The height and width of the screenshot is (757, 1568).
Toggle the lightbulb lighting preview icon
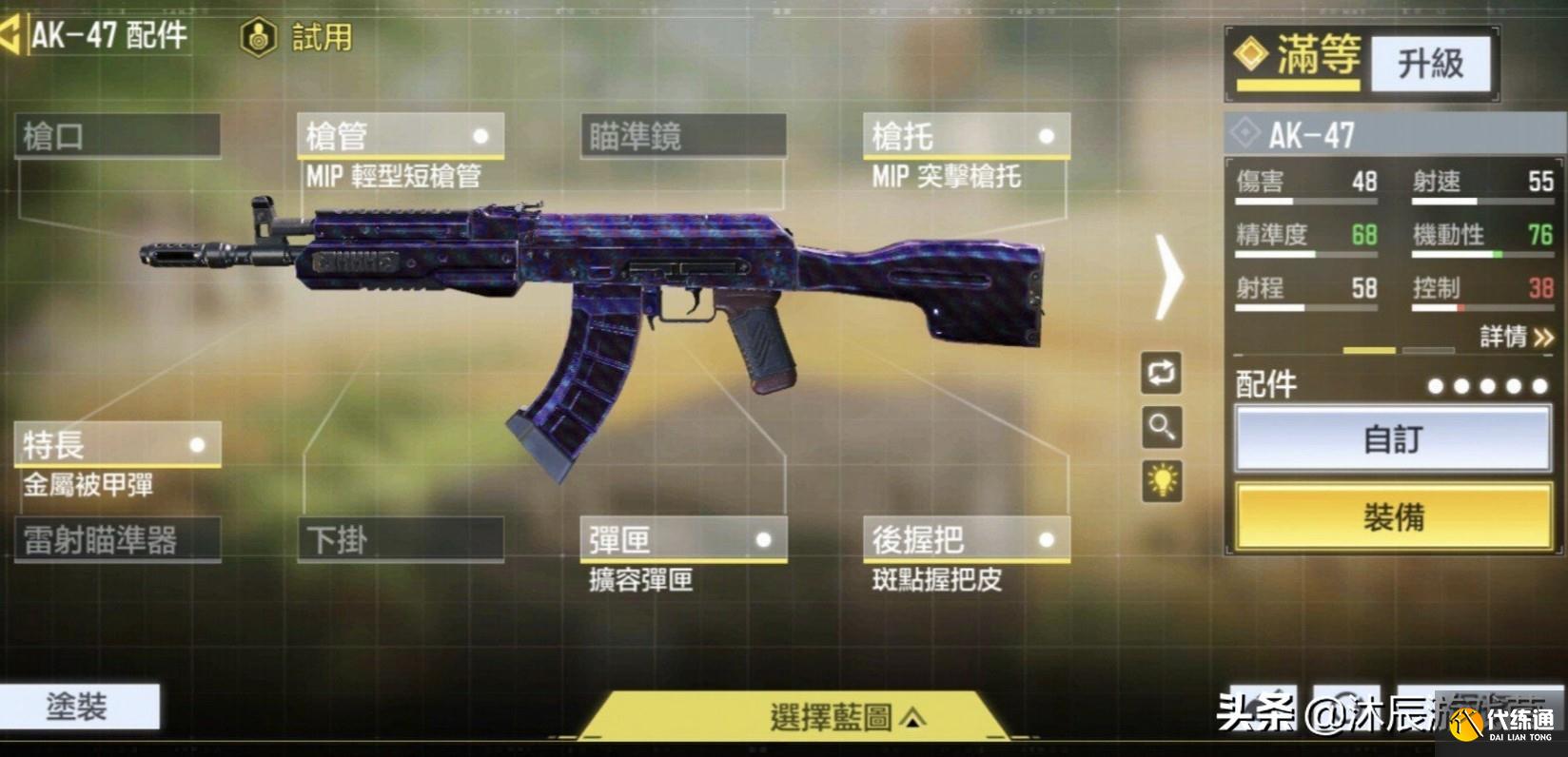coord(1163,481)
